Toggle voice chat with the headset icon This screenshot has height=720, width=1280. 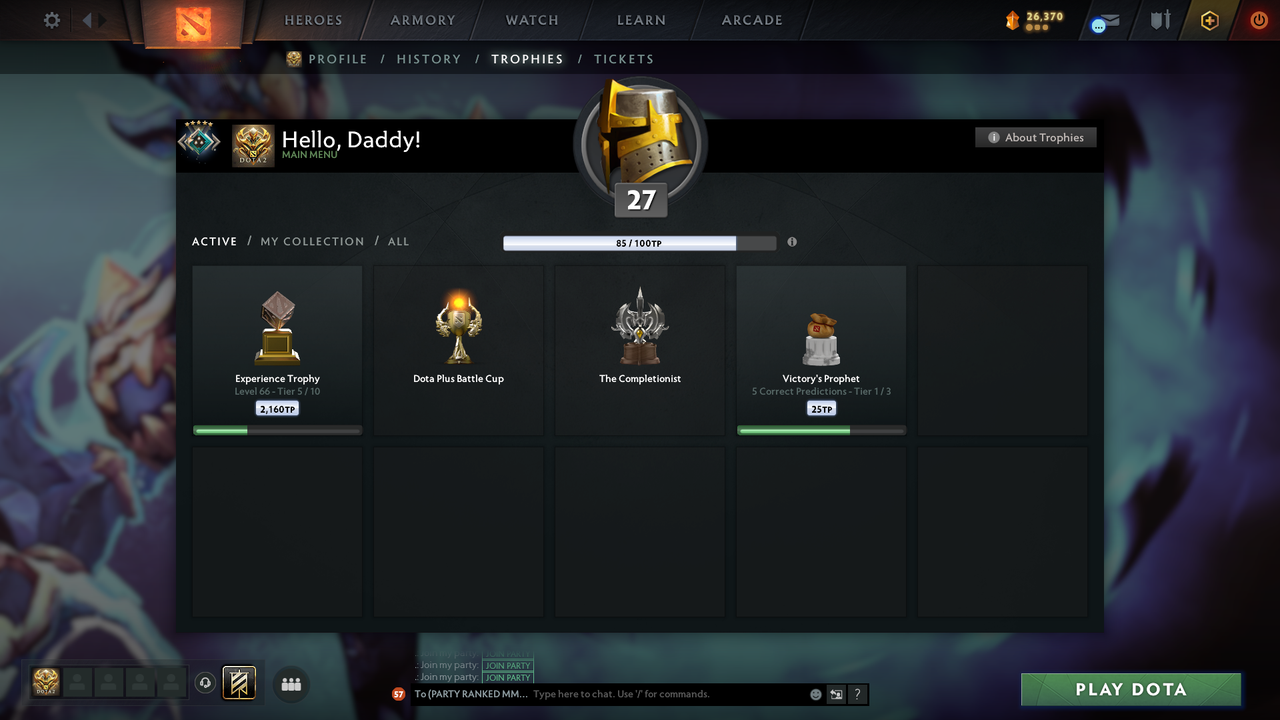207,683
